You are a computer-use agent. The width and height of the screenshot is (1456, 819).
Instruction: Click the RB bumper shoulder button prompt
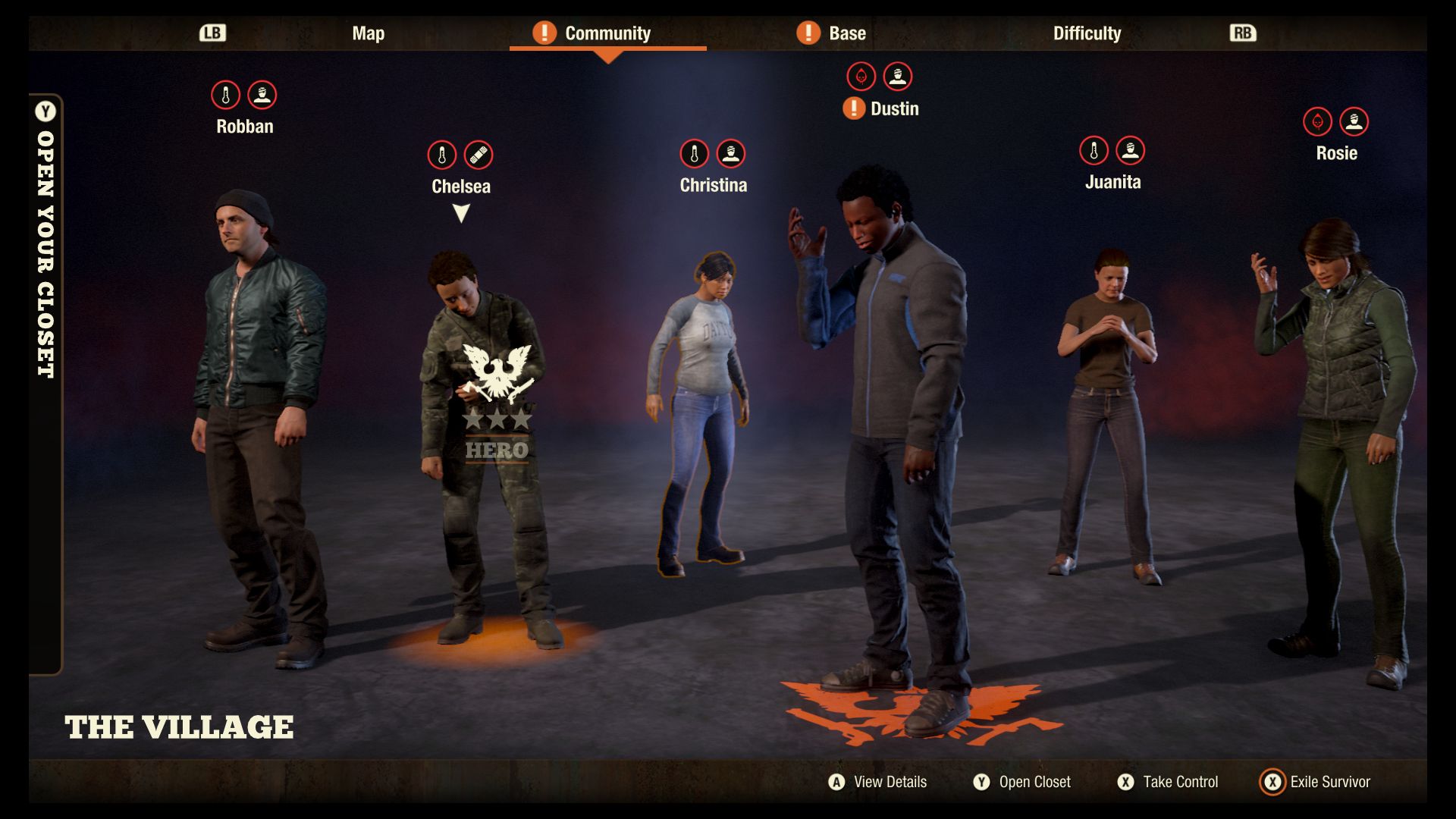pyautogui.click(x=1242, y=33)
